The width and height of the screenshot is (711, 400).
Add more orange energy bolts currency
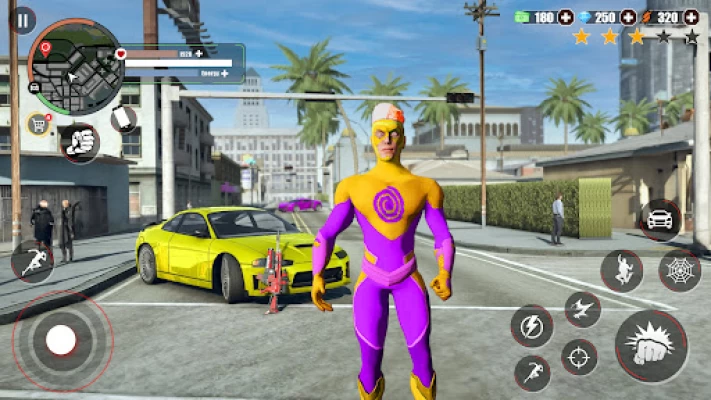(690, 17)
